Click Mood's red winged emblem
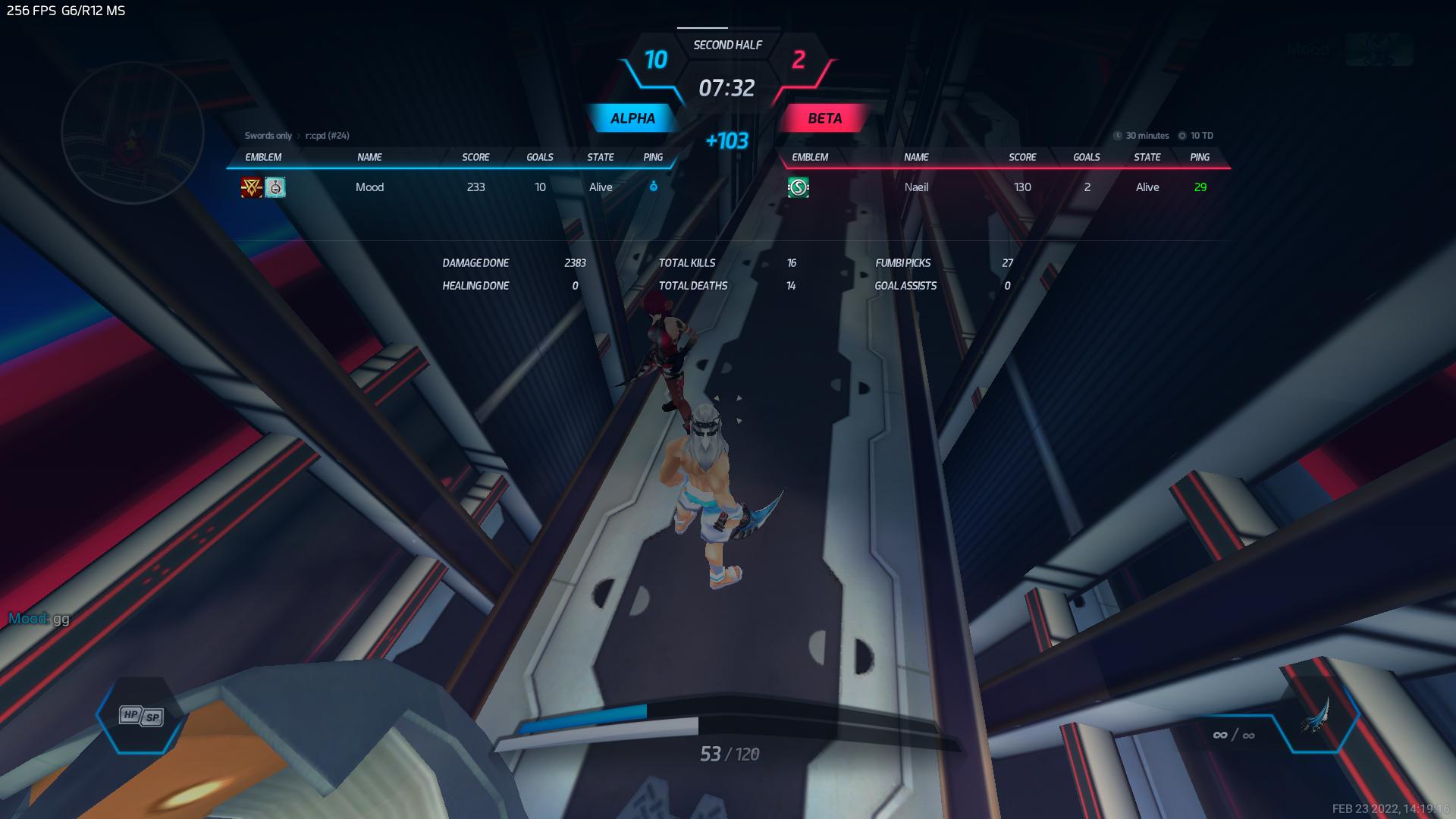Image resolution: width=1456 pixels, height=819 pixels. 251,187
